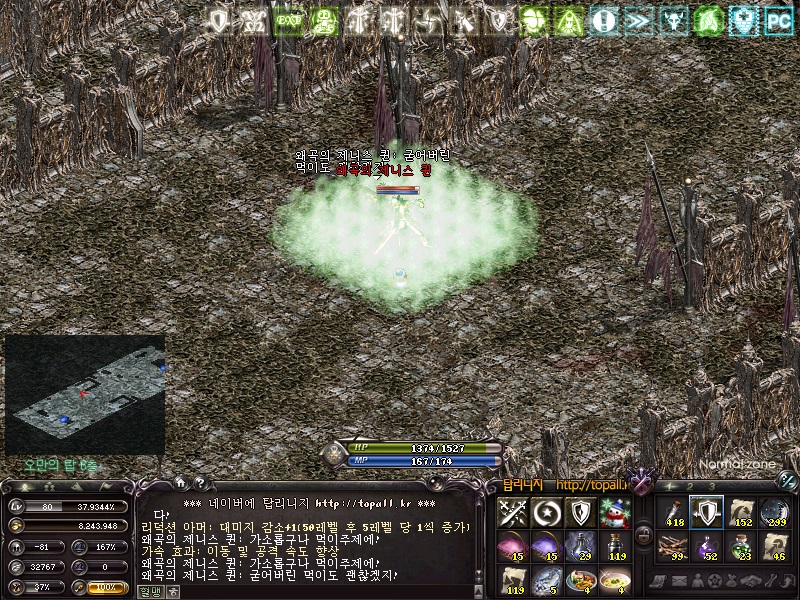Open the home button above chat

tap(180, 482)
